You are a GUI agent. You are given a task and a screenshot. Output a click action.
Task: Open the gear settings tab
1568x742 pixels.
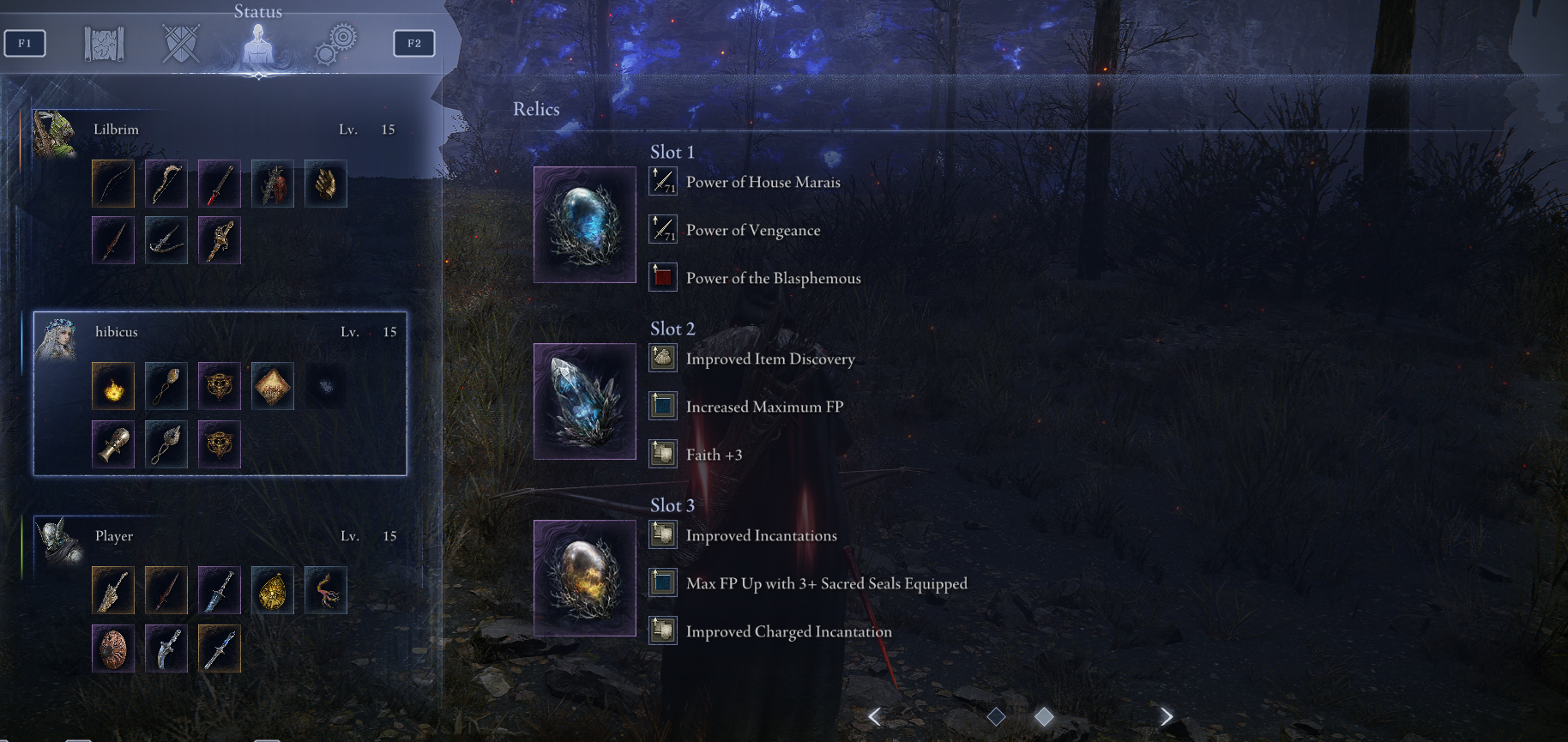[335, 44]
